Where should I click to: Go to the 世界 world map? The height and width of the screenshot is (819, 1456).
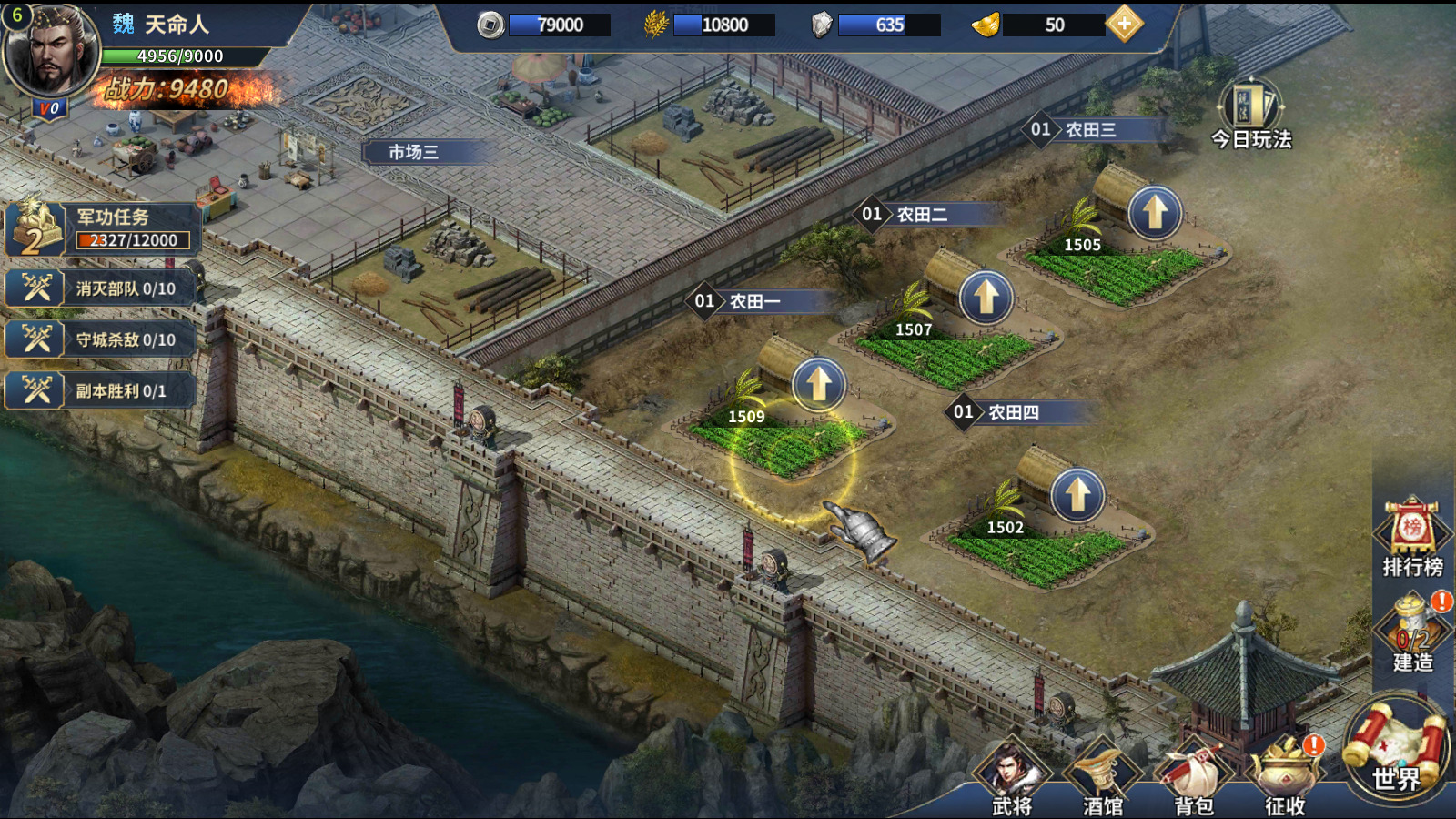pos(1397,751)
